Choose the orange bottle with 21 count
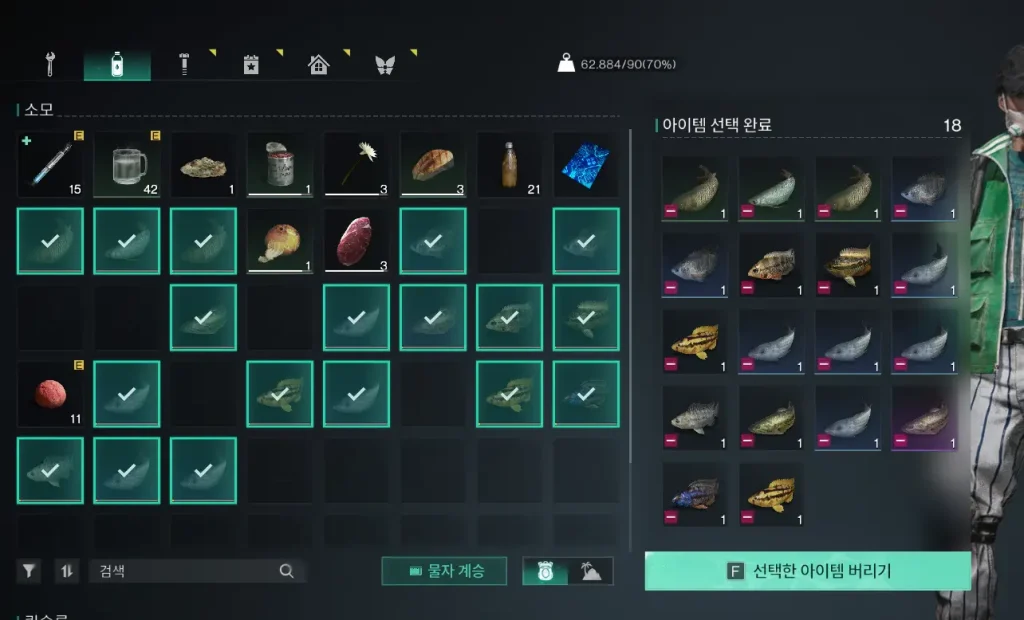This screenshot has width=1024, height=620. click(x=510, y=164)
